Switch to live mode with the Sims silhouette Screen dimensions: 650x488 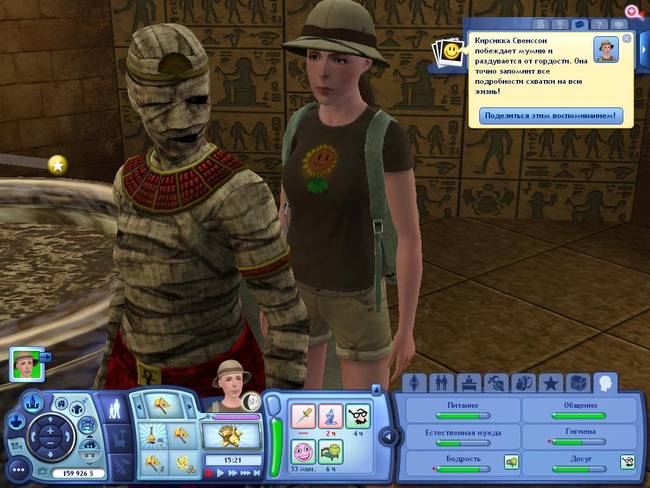pyautogui.click(x=116, y=410)
